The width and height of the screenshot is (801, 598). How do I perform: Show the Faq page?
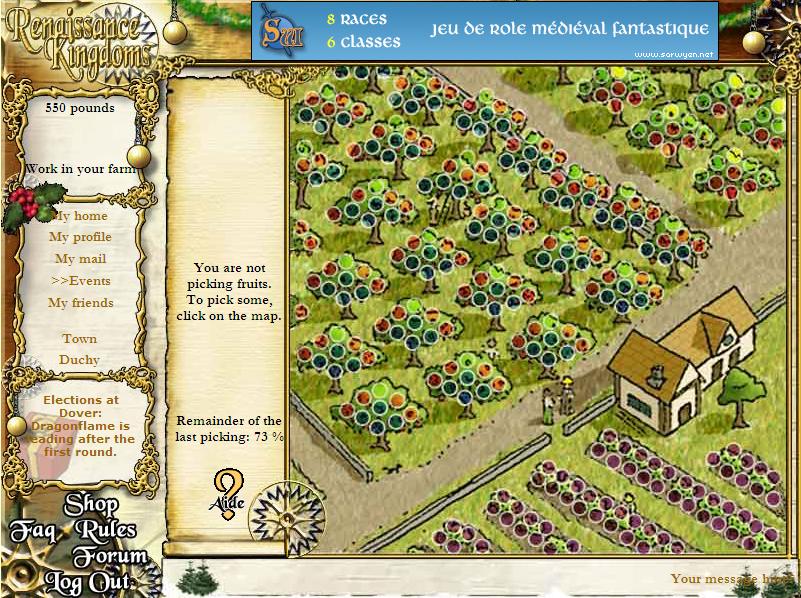pyautogui.click(x=33, y=531)
